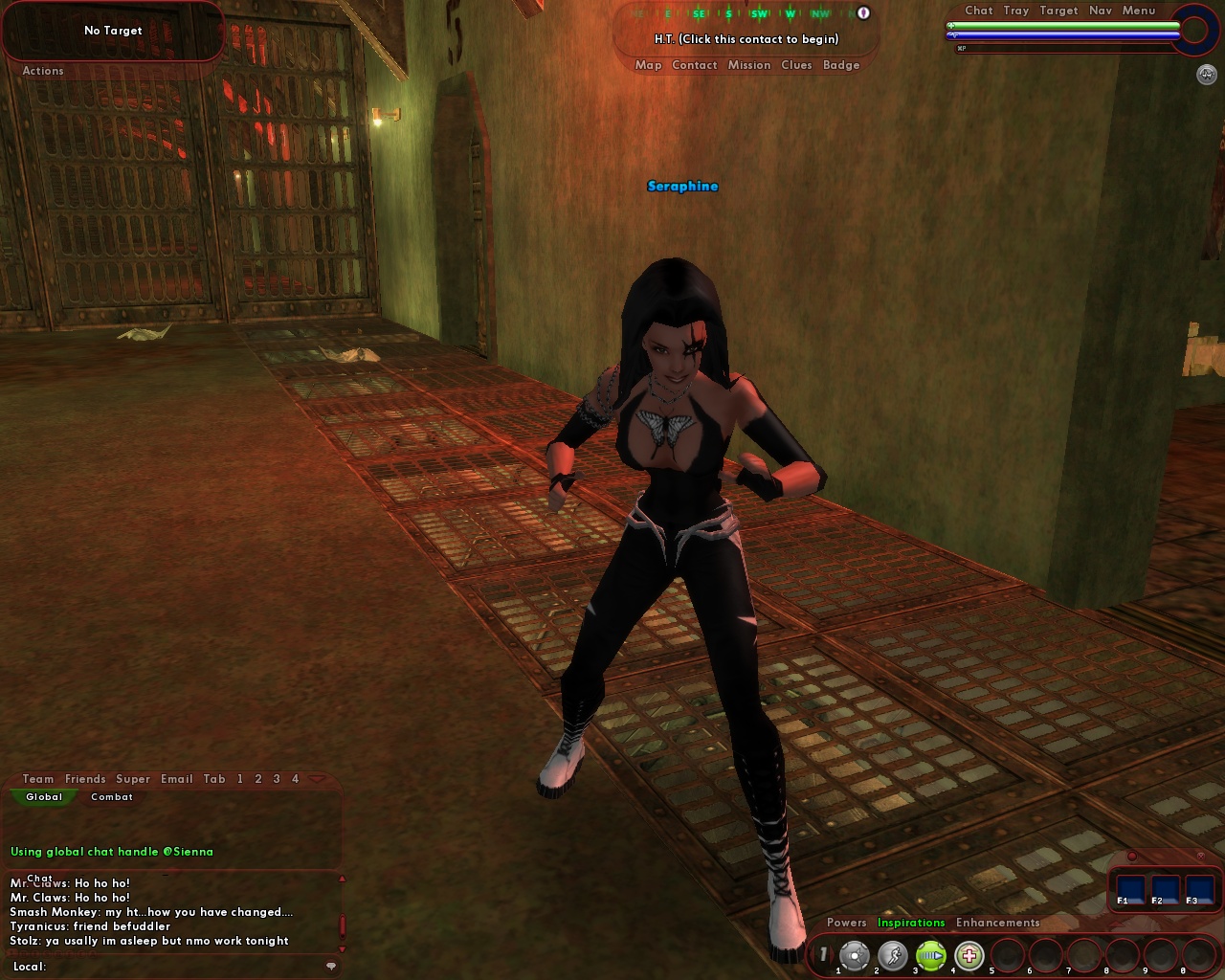Open the quick-chat bubble beside the Local input

point(331,967)
